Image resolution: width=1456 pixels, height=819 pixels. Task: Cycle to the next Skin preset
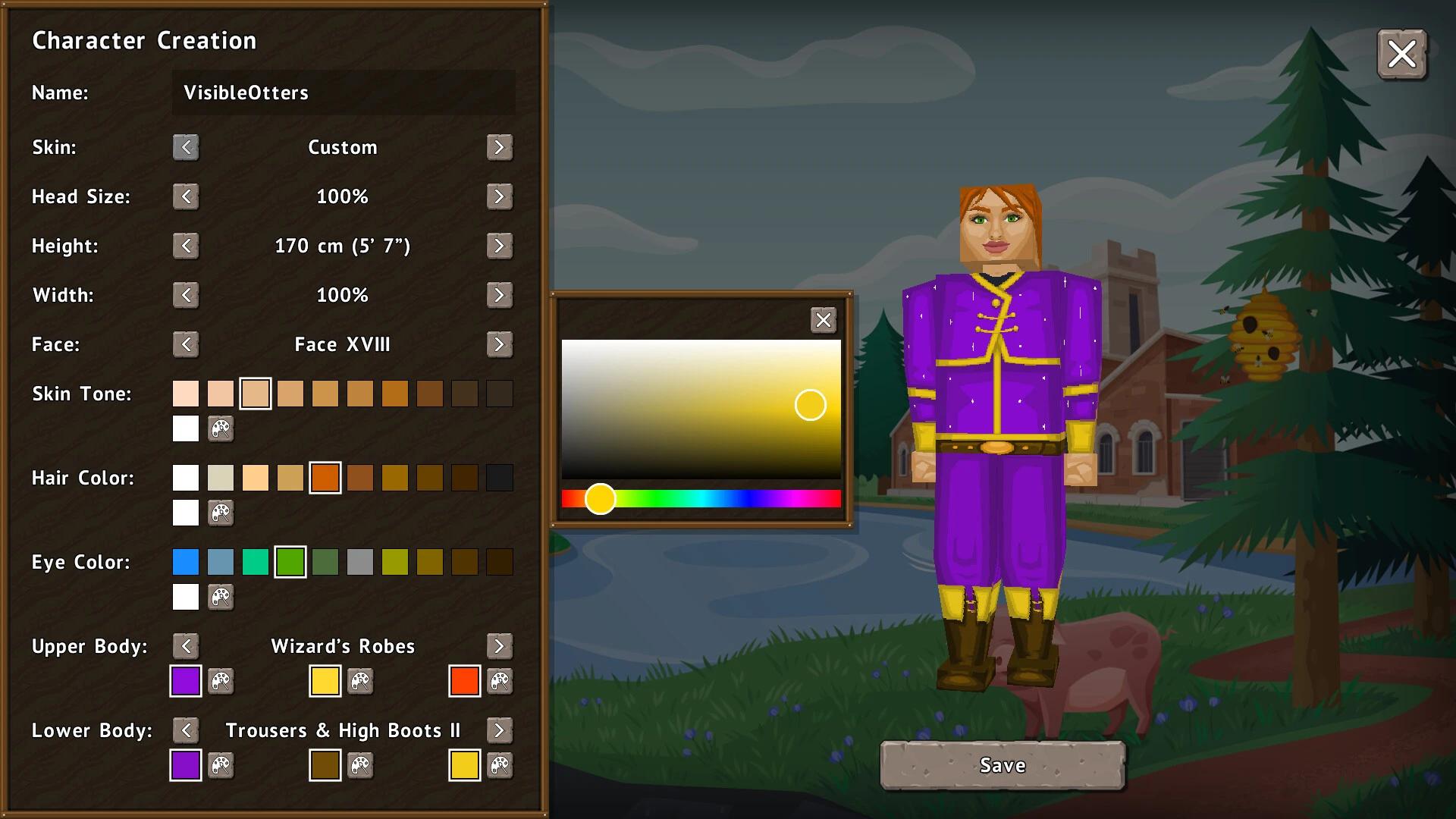coord(500,147)
